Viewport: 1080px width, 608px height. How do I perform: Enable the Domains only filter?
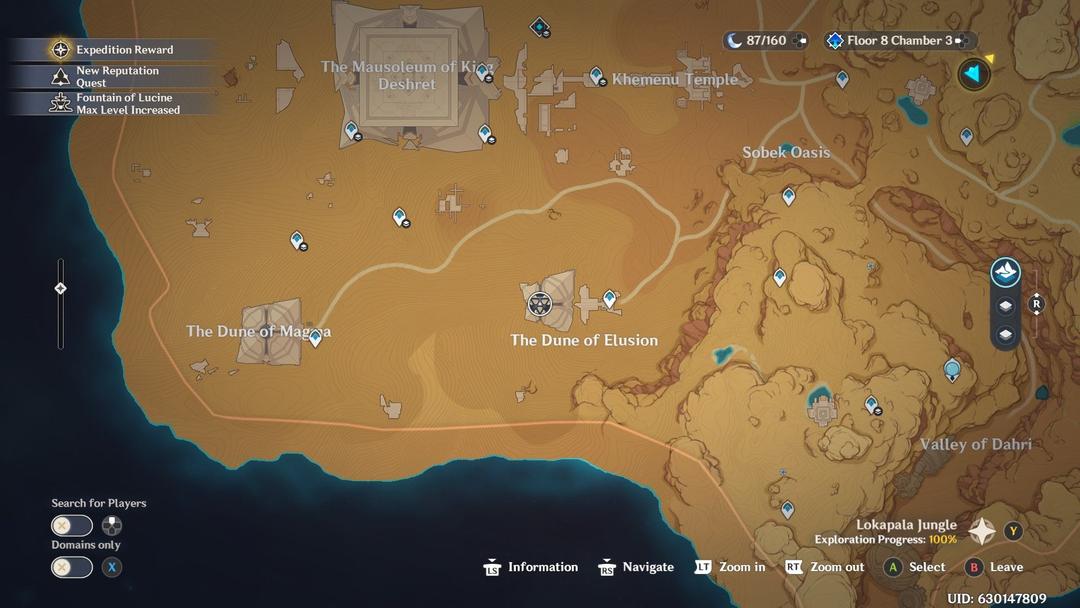72,567
